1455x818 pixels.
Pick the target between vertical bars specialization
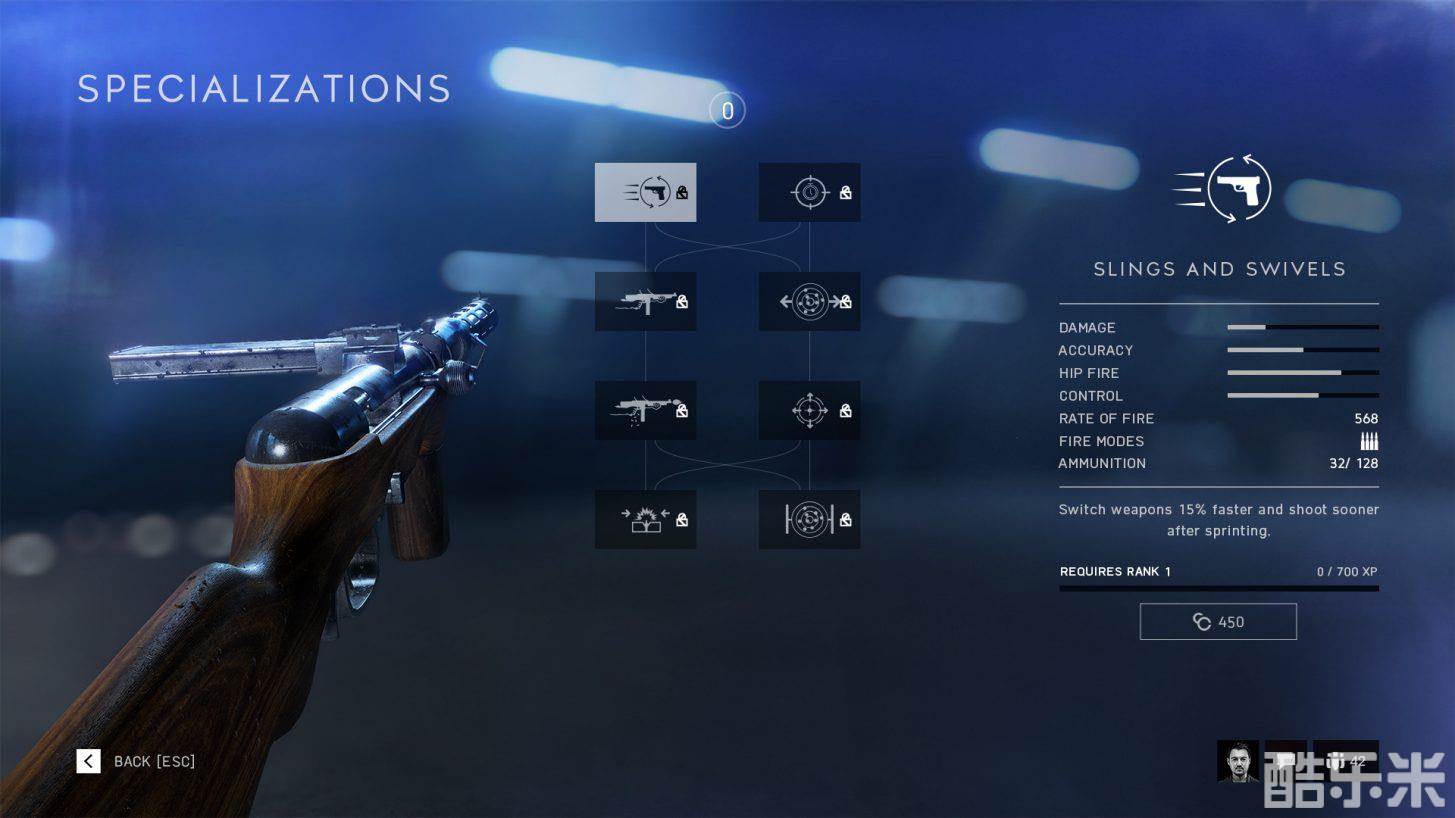[x=809, y=519]
